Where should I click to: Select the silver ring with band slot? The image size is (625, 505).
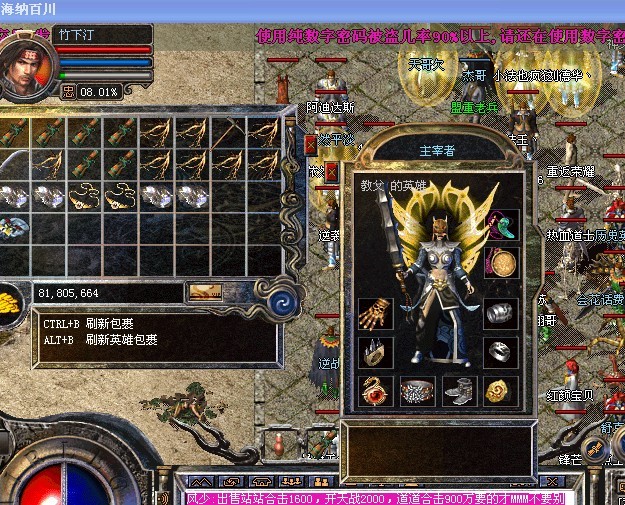501,351
